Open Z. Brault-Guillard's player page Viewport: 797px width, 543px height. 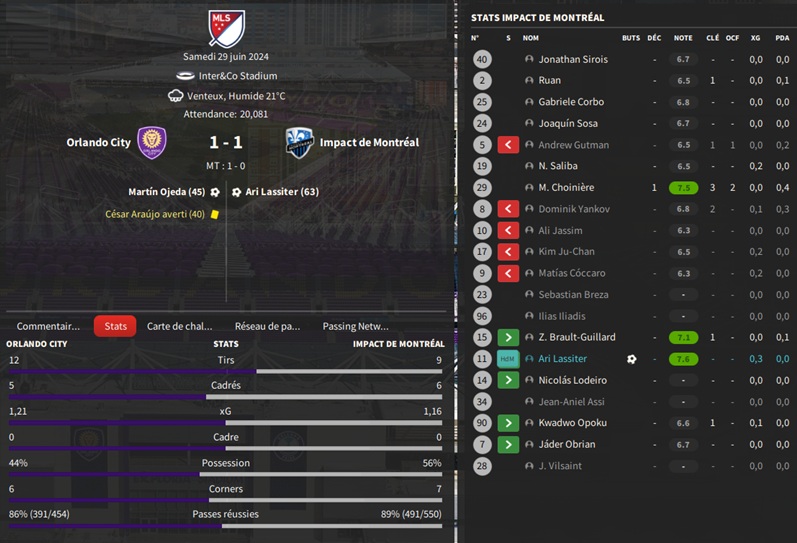576,338
